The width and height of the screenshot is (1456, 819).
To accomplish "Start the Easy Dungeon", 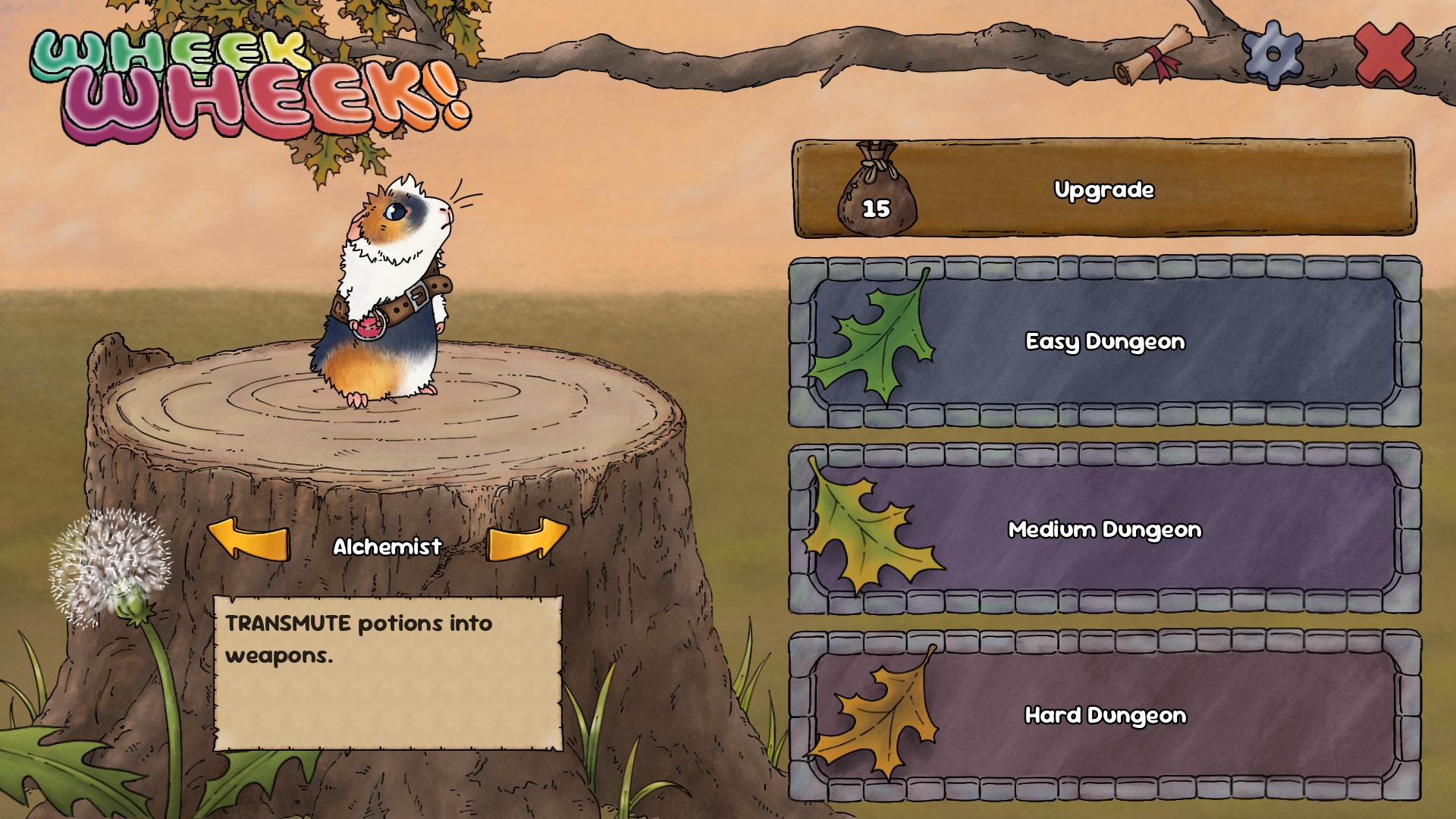I will 1104,342.
